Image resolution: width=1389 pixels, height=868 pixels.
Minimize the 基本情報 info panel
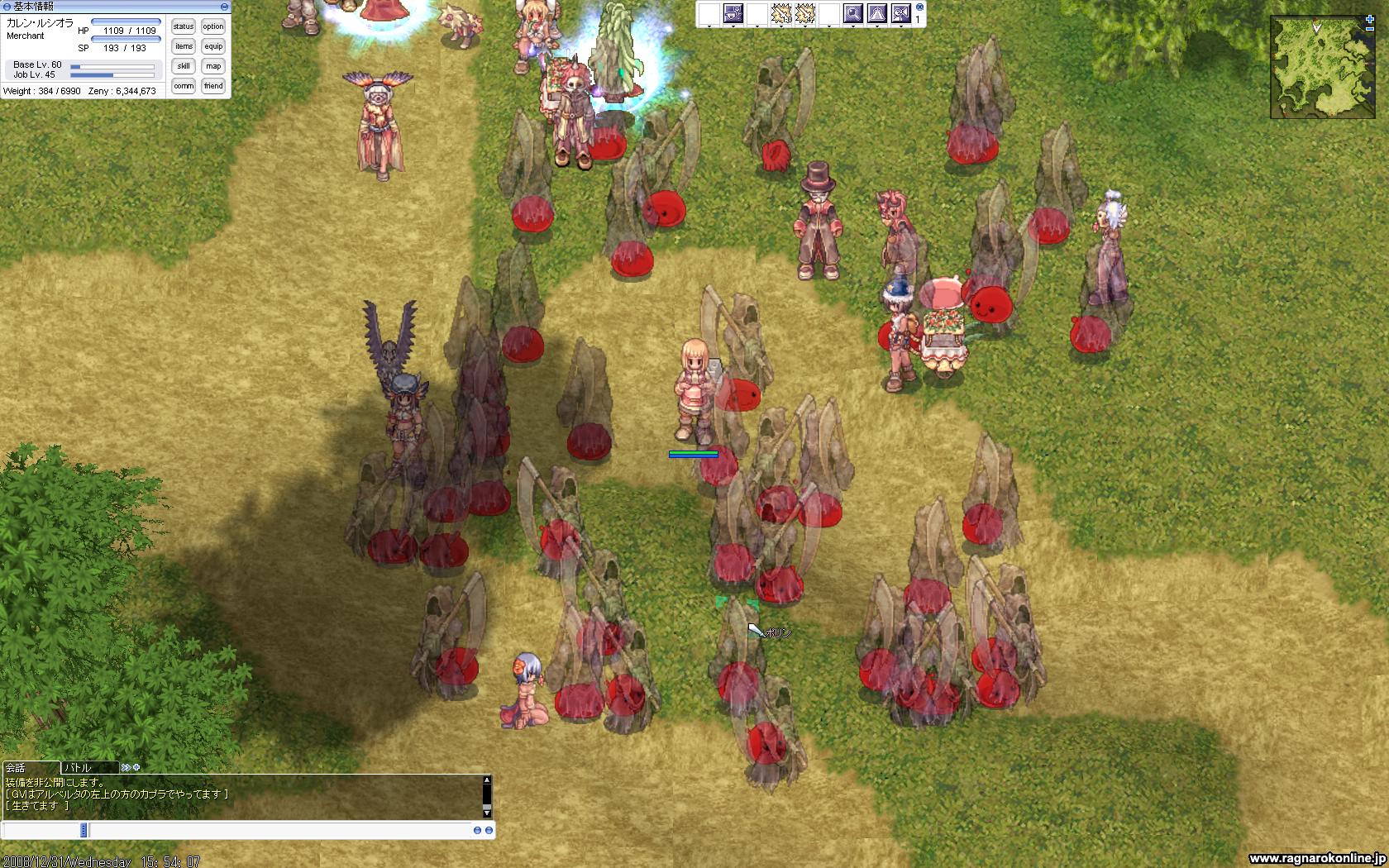224,7
